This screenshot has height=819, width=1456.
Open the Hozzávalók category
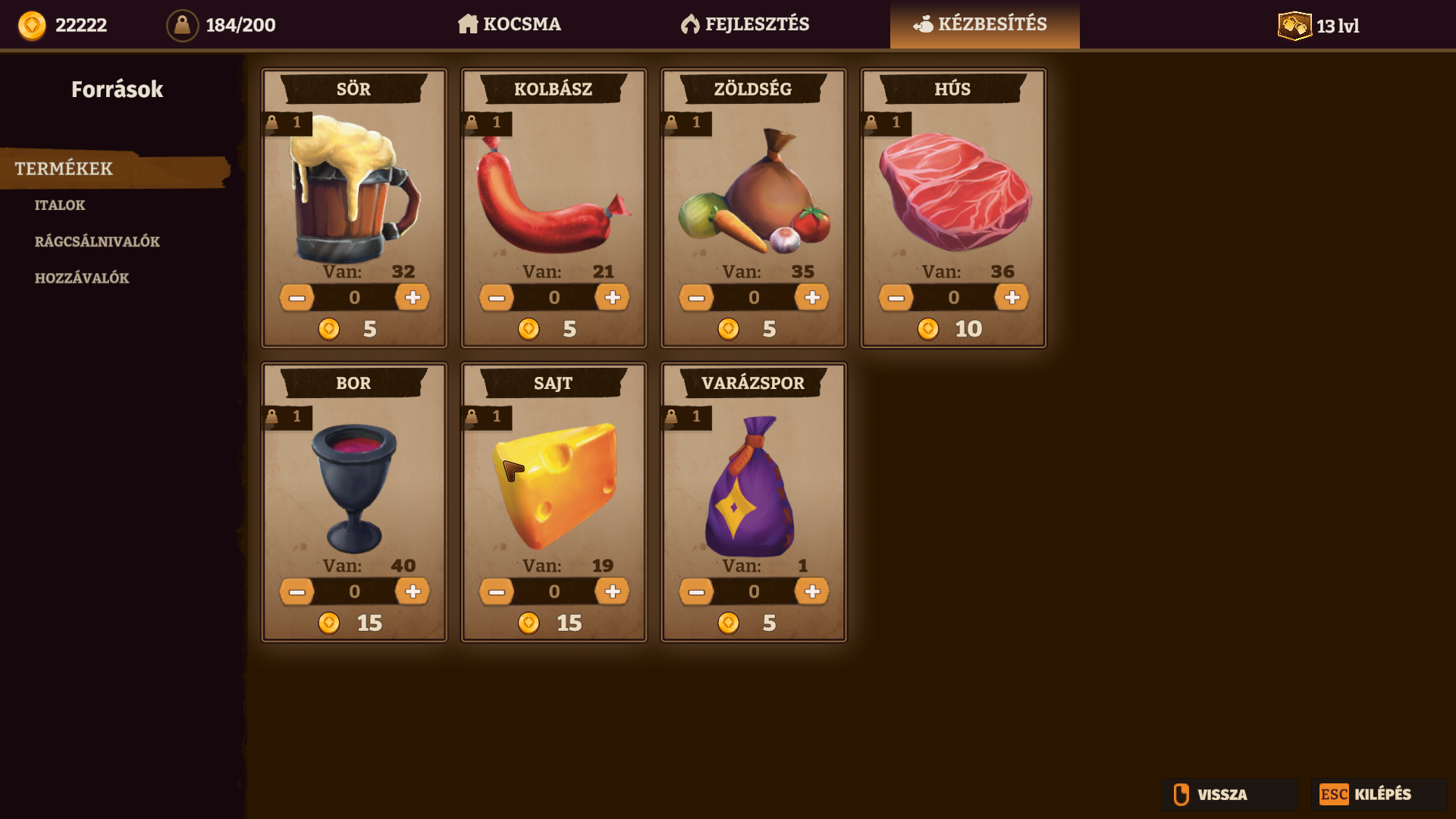[82, 278]
